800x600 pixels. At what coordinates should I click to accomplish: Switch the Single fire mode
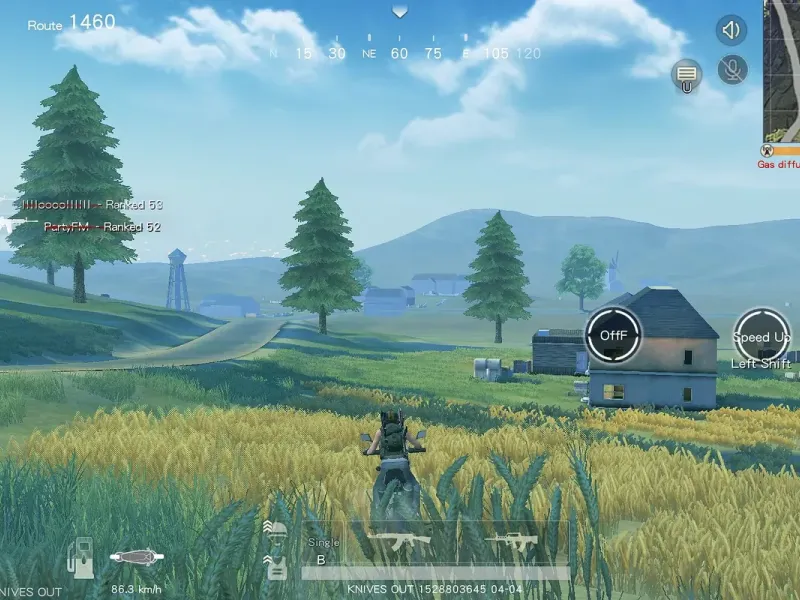(323, 552)
